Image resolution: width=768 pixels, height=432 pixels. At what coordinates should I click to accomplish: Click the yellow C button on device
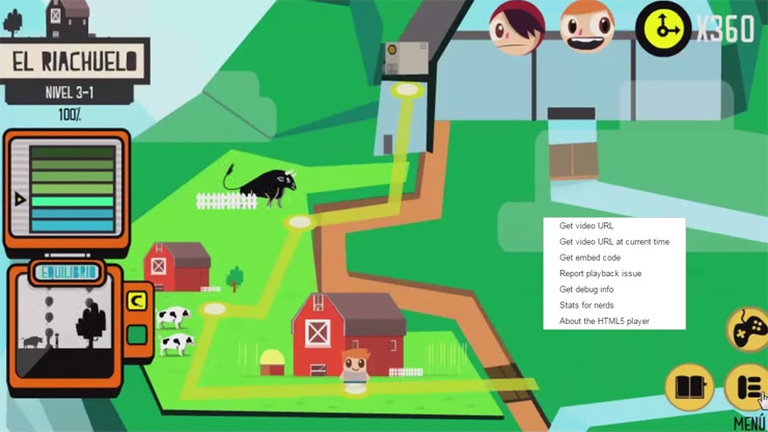point(137,298)
